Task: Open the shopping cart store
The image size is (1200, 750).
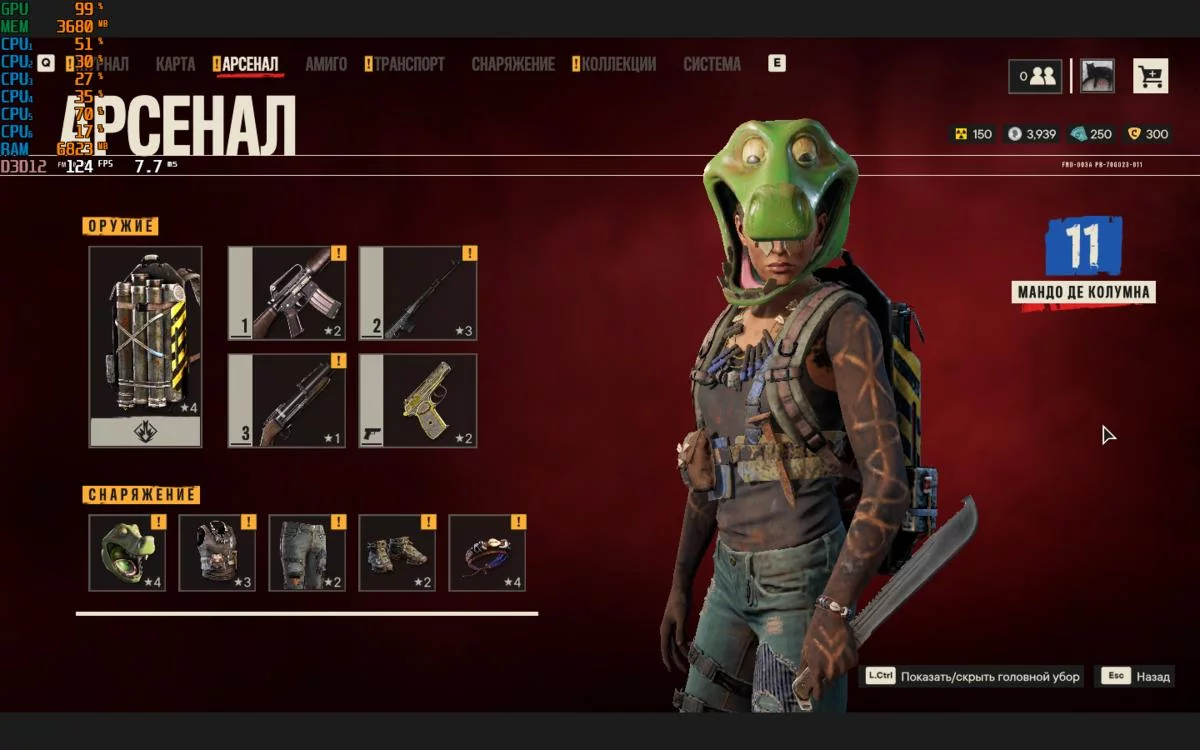Action: point(1150,76)
